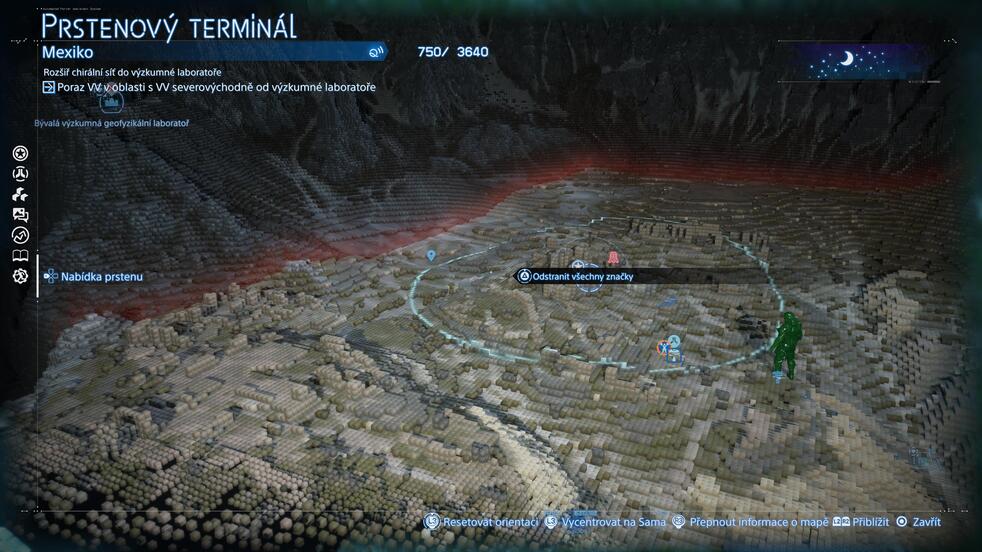
Task: Select the Bývalá výzkumná geofyzikální laboratoř marker
Action: 111,104
